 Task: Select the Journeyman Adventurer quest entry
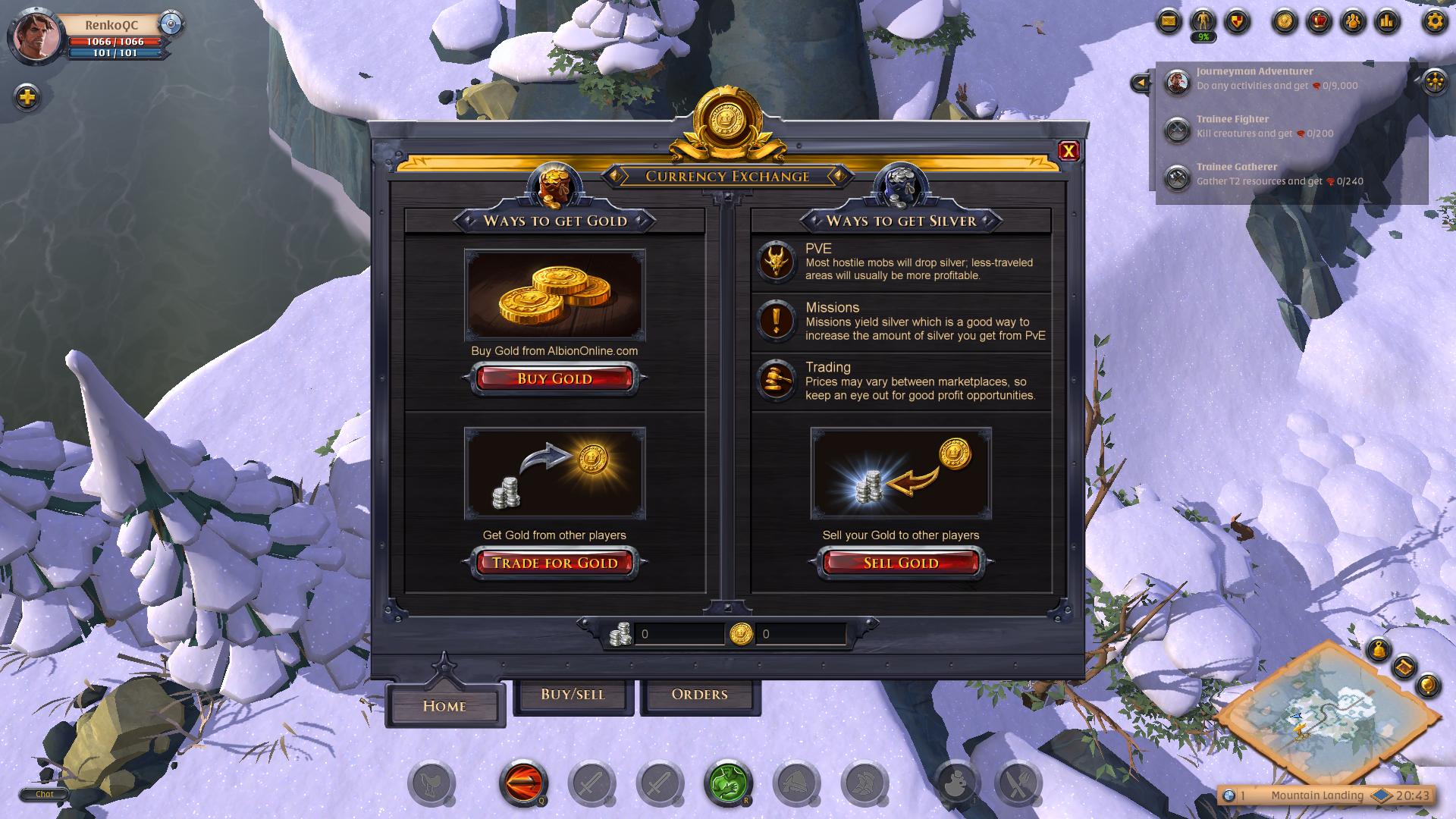[1276, 79]
